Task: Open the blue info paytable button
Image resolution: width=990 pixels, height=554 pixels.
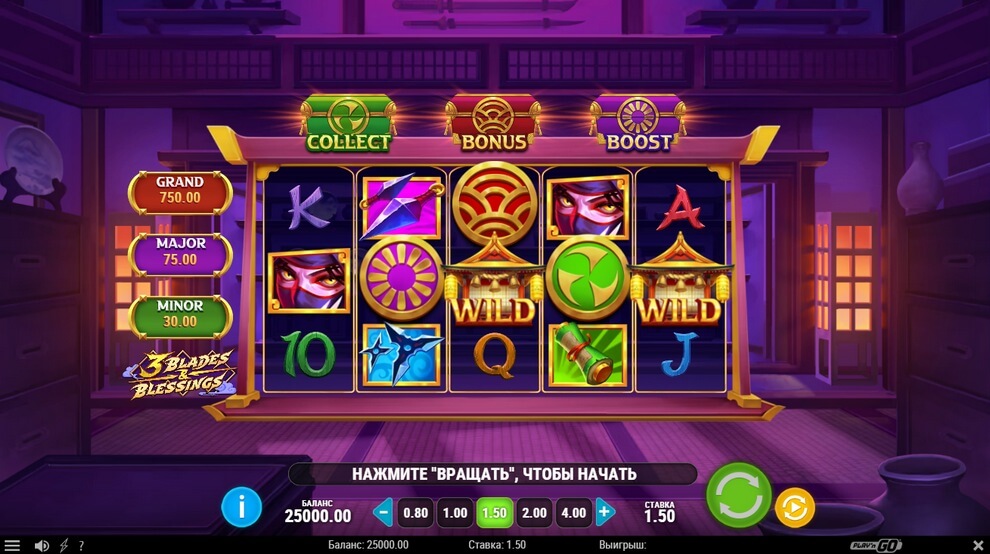Action: point(241,508)
